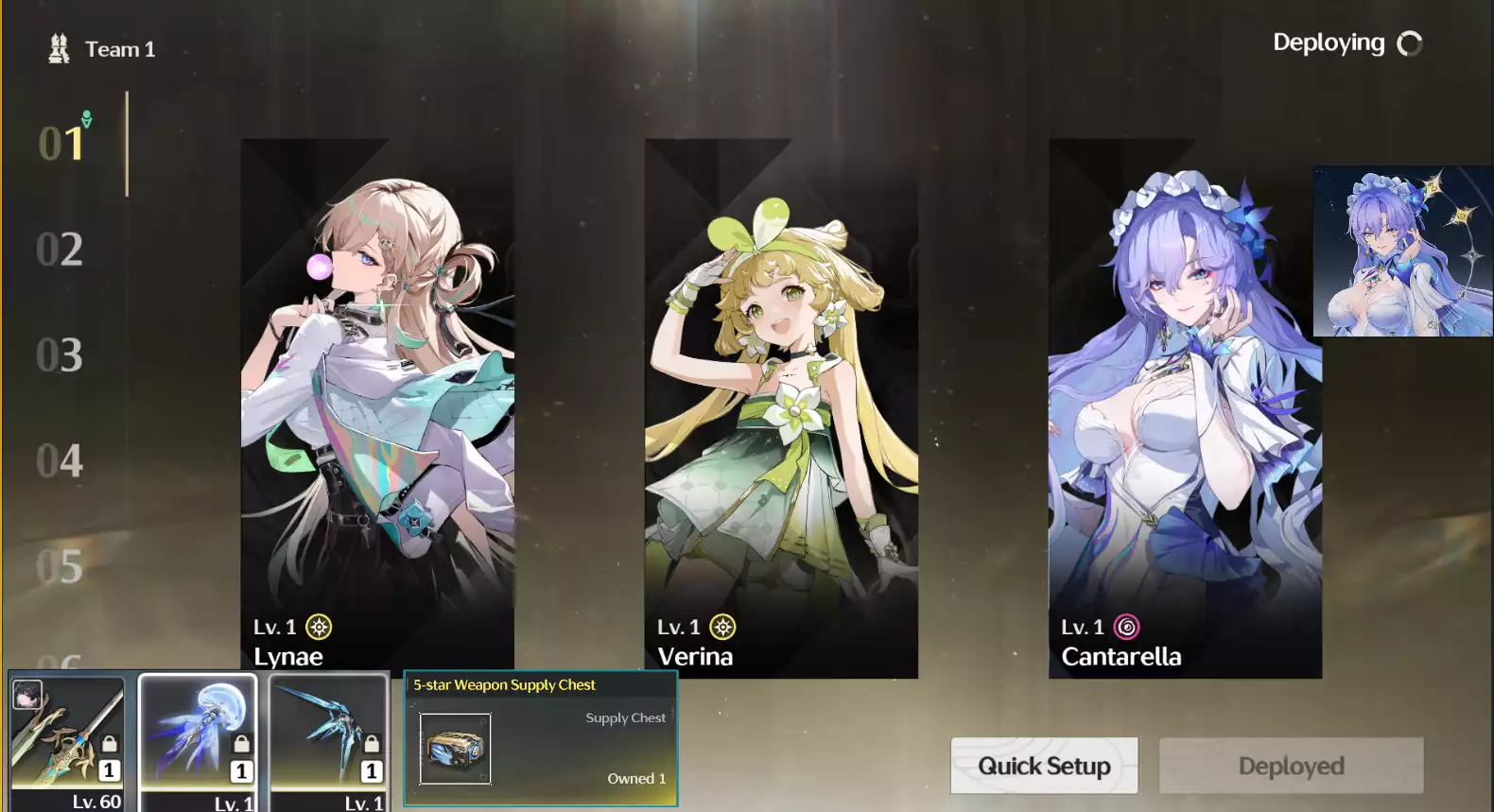
Task: Click the character avatar on the Lv. 60 sword
Action: coord(26,692)
